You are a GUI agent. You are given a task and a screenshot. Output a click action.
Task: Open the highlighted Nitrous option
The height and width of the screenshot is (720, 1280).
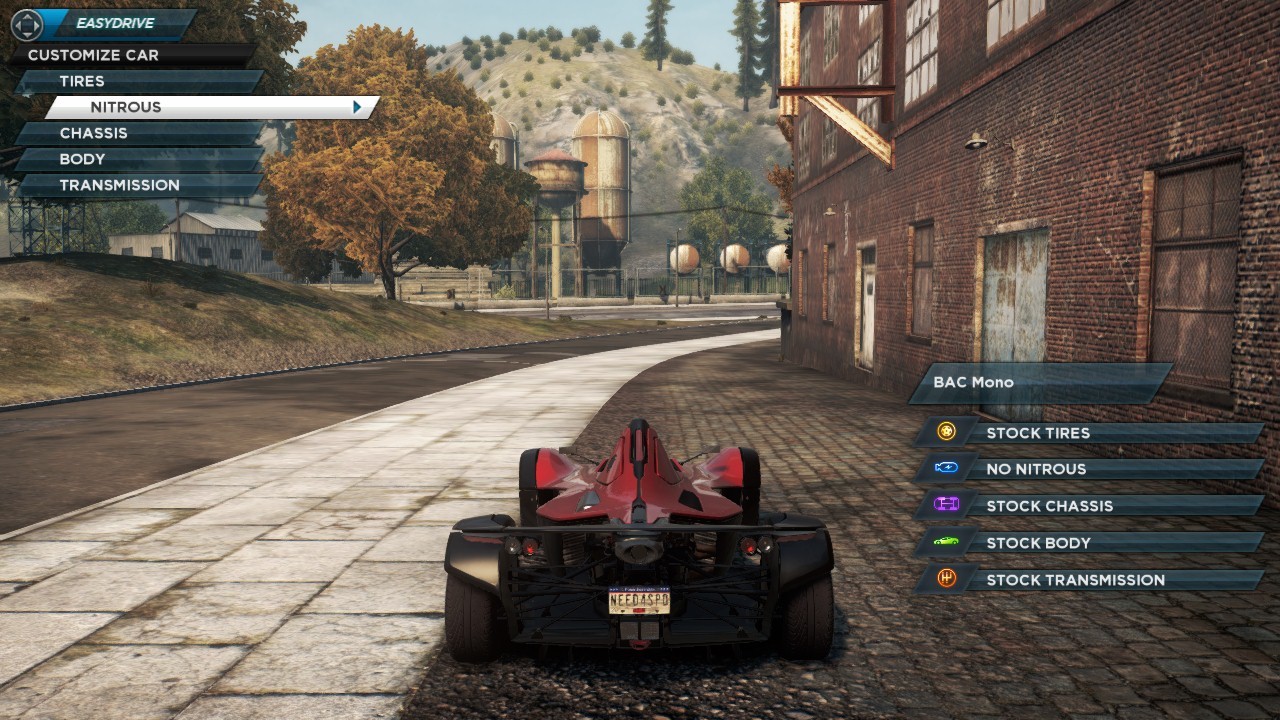[200, 107]
